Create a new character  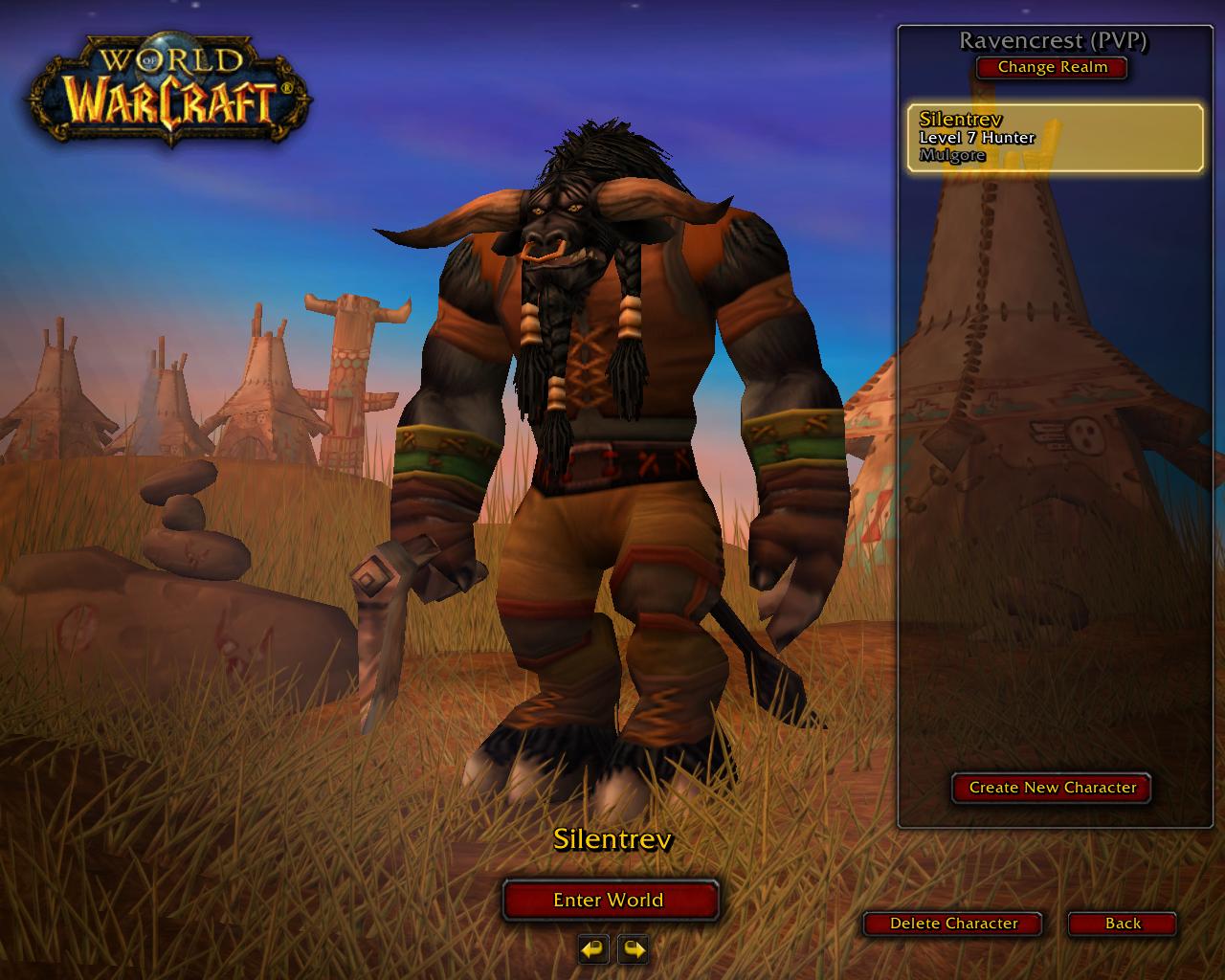tap(1052, 788)
